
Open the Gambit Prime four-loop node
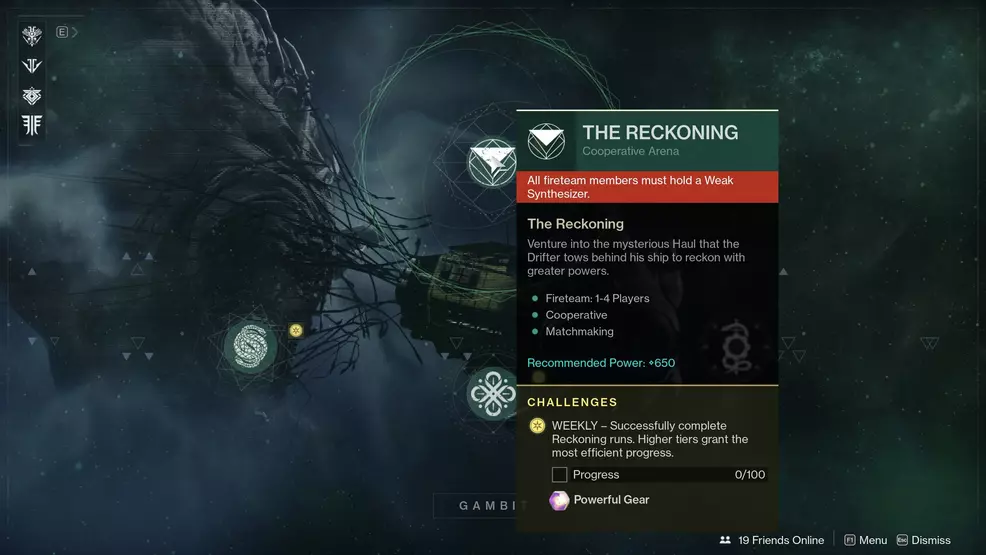tap(492, 393)
